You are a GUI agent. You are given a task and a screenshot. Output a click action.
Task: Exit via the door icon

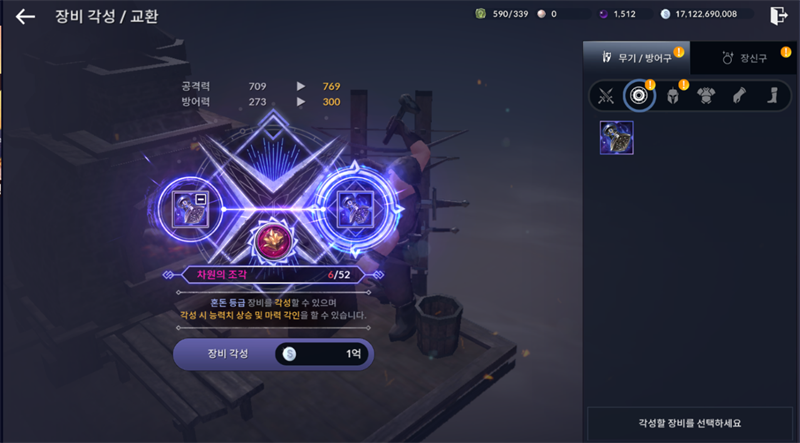click(779, 15)
